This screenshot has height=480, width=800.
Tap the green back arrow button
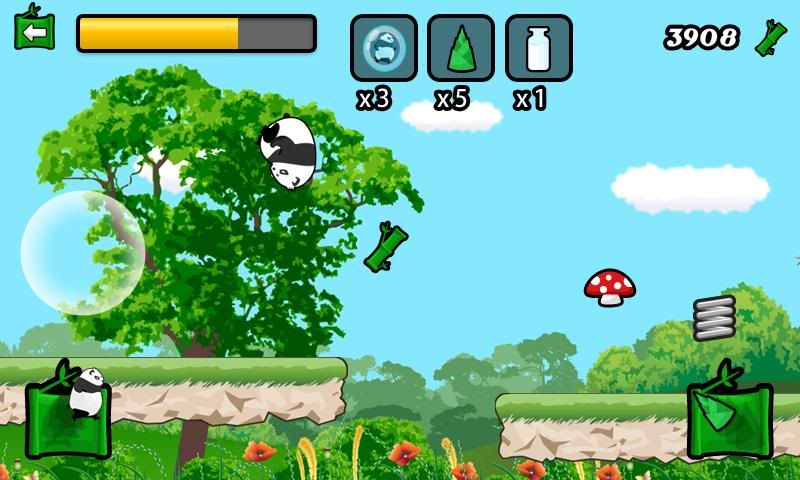[x=34, y=31]
